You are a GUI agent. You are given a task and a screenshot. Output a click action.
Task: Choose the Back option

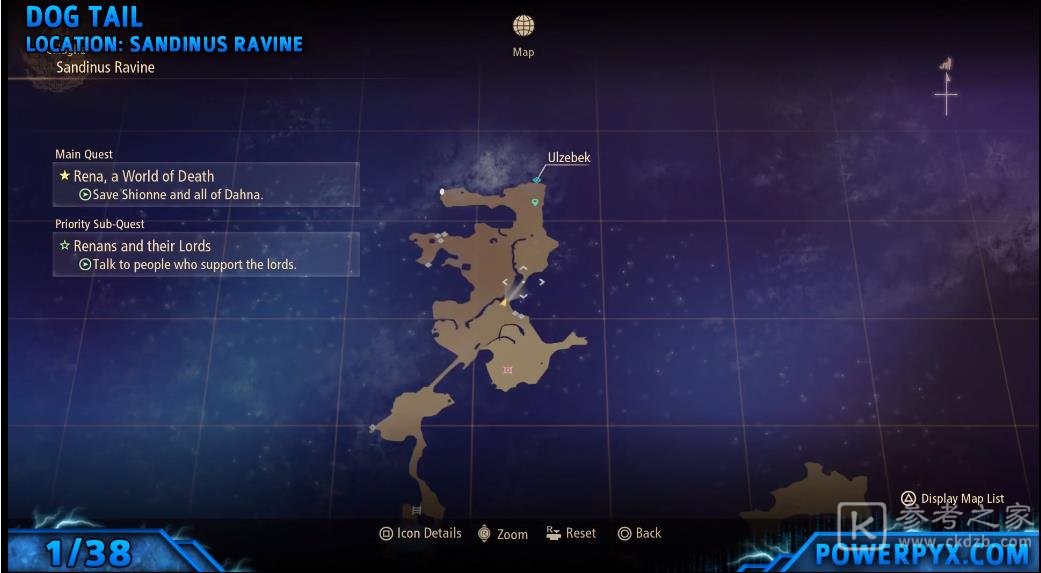639,533
